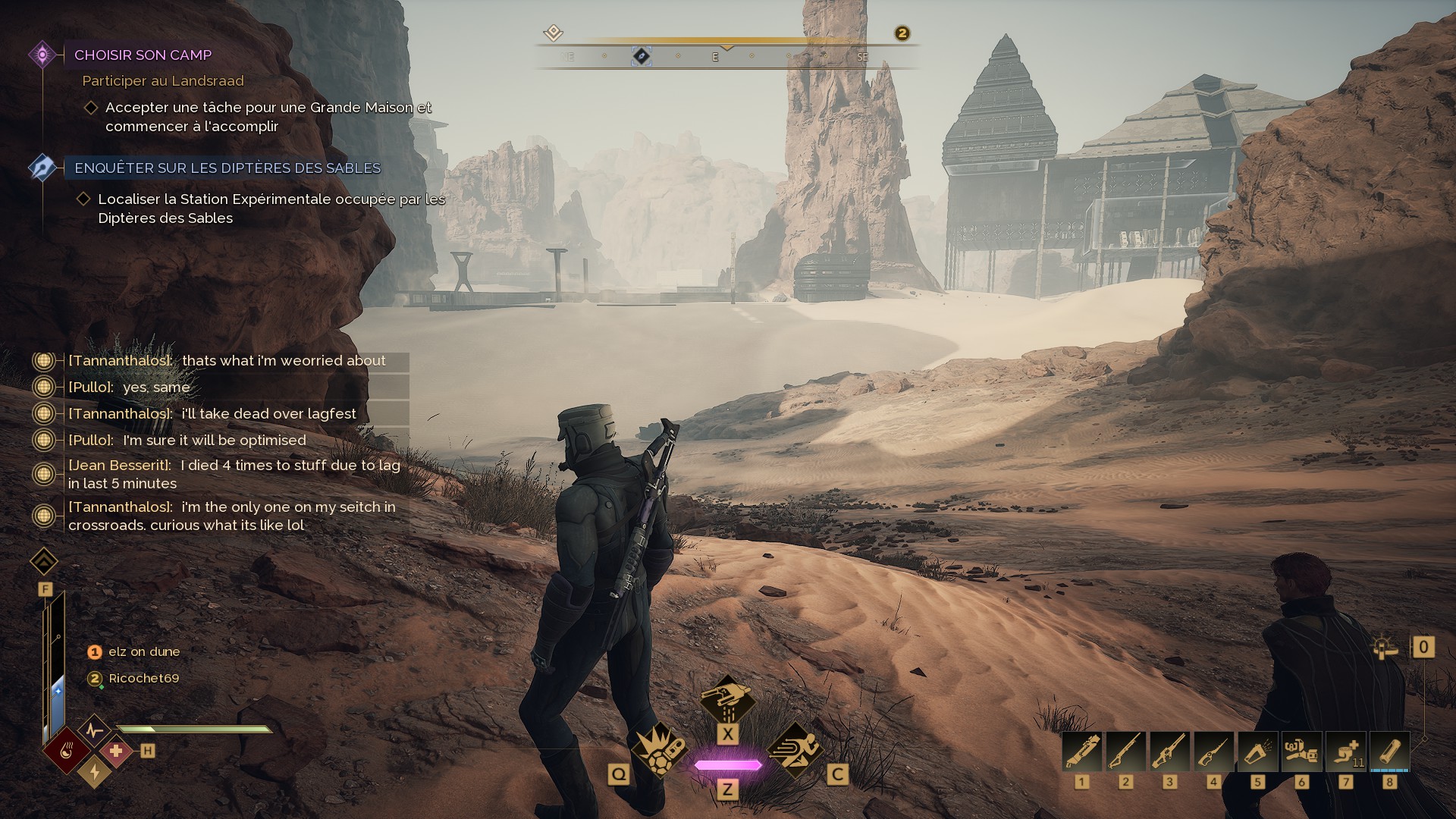This screenshot has height=819, width=1456.
Task: Select the party marker numbered 2 on compass
Action: tap(902, 33)
